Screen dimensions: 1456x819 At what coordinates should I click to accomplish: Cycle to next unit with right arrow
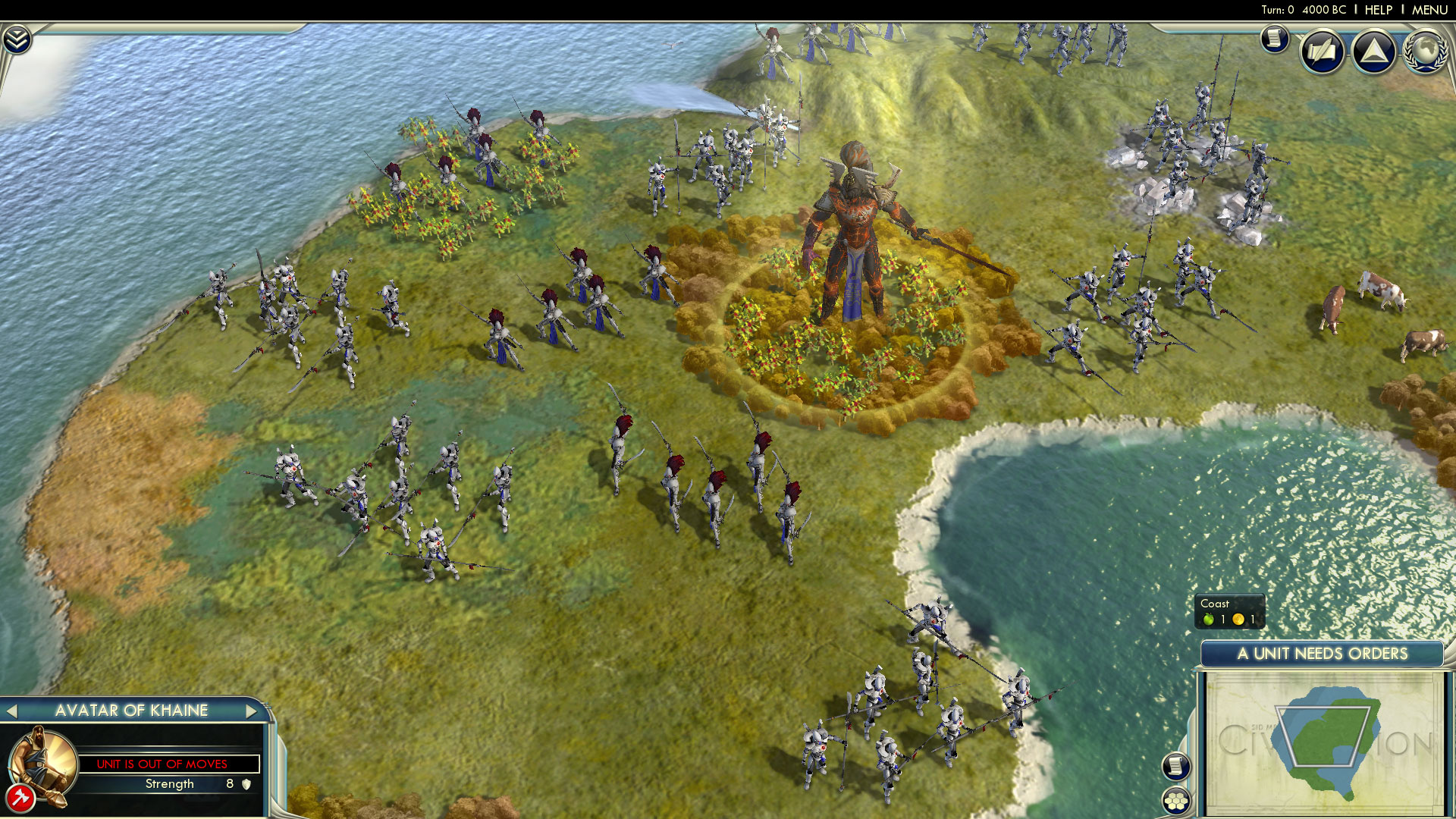[x=251, y=711]
